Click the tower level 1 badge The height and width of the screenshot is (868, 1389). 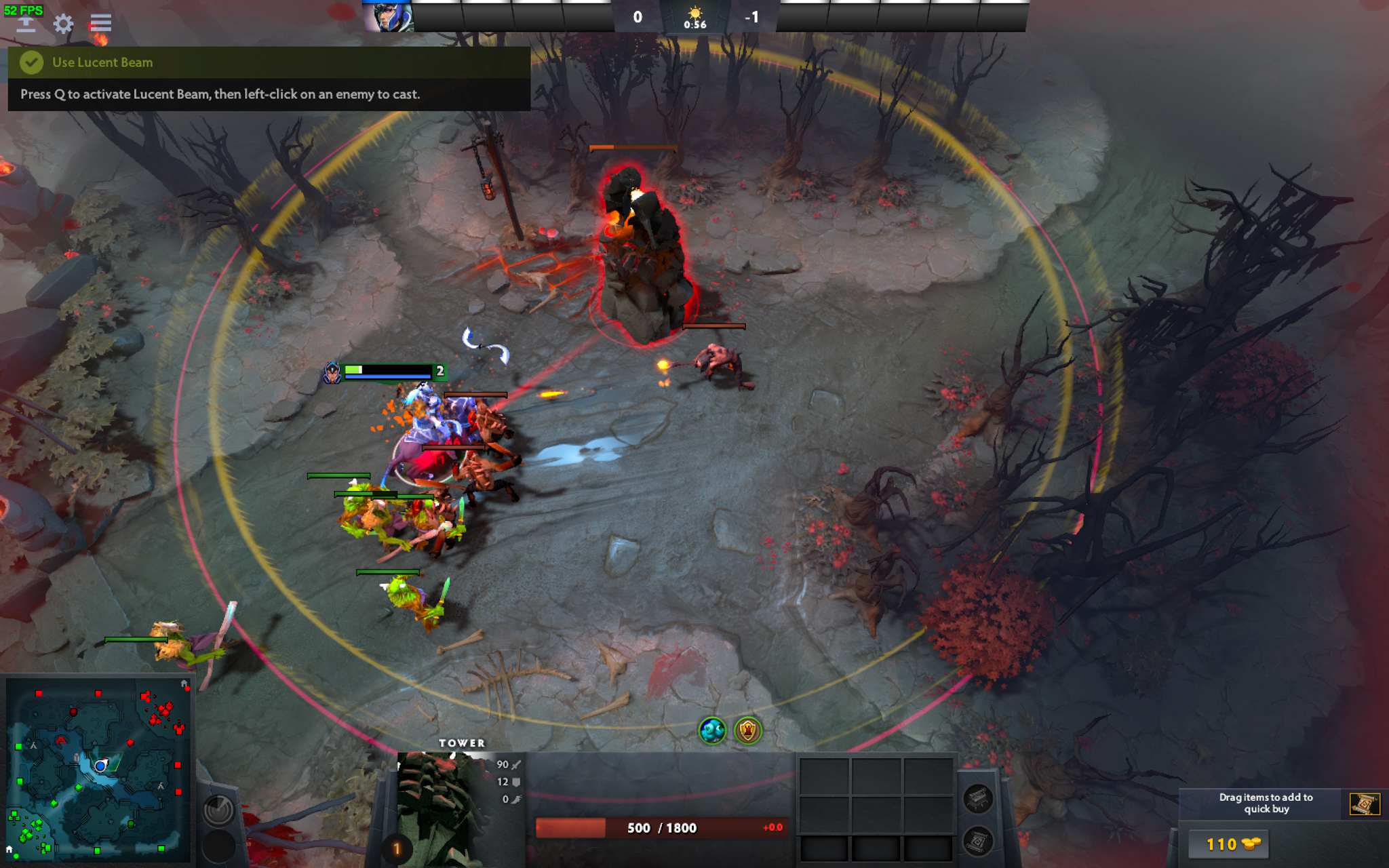pos(397,848)
